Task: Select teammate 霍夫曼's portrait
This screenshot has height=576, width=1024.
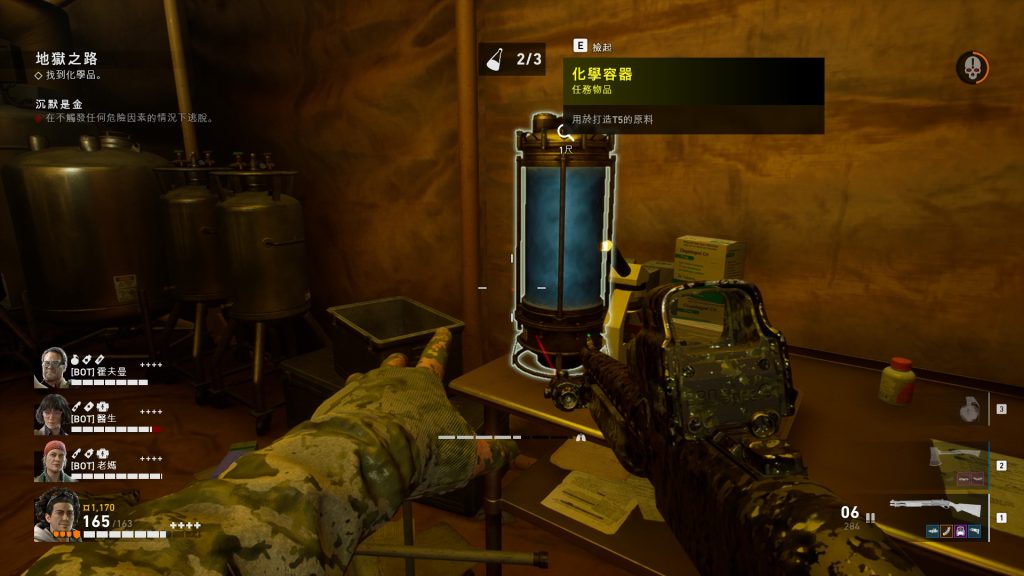Action: click(52, 366)
